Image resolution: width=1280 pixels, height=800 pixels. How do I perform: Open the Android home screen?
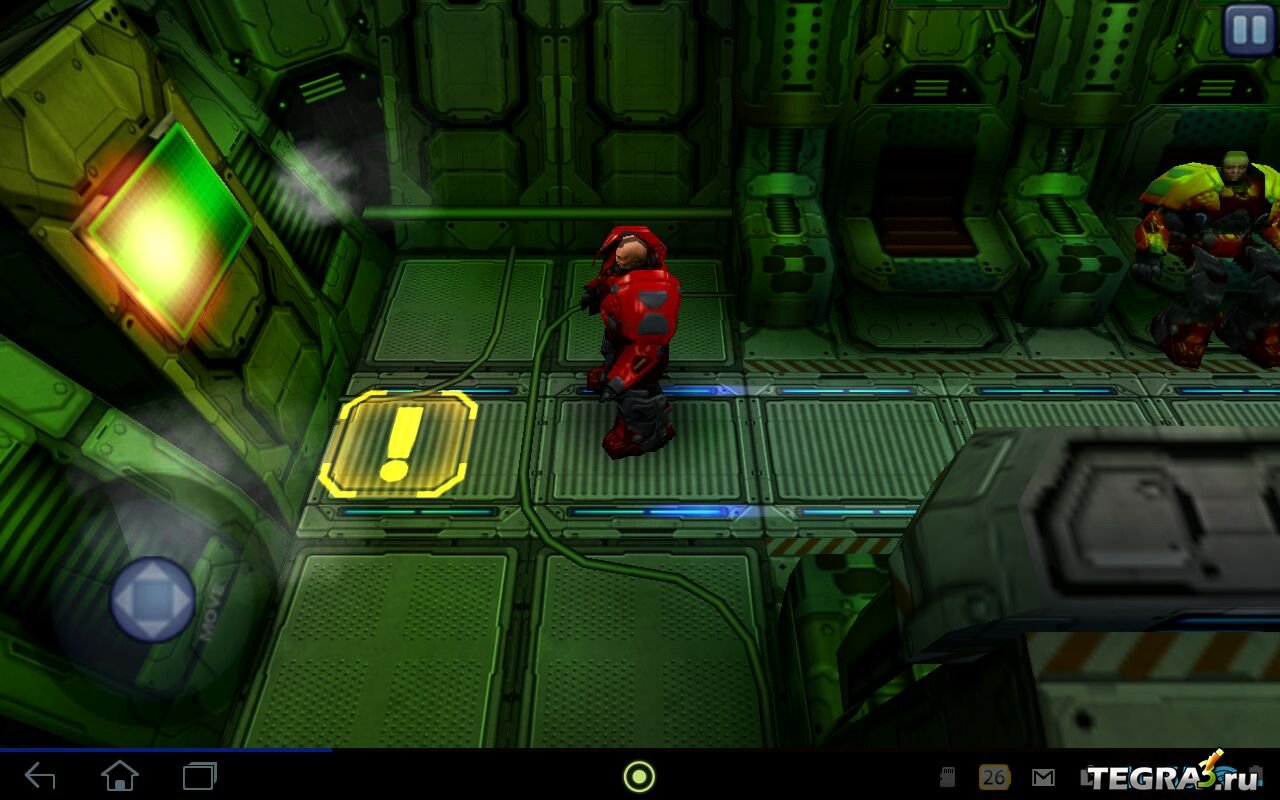120,776
